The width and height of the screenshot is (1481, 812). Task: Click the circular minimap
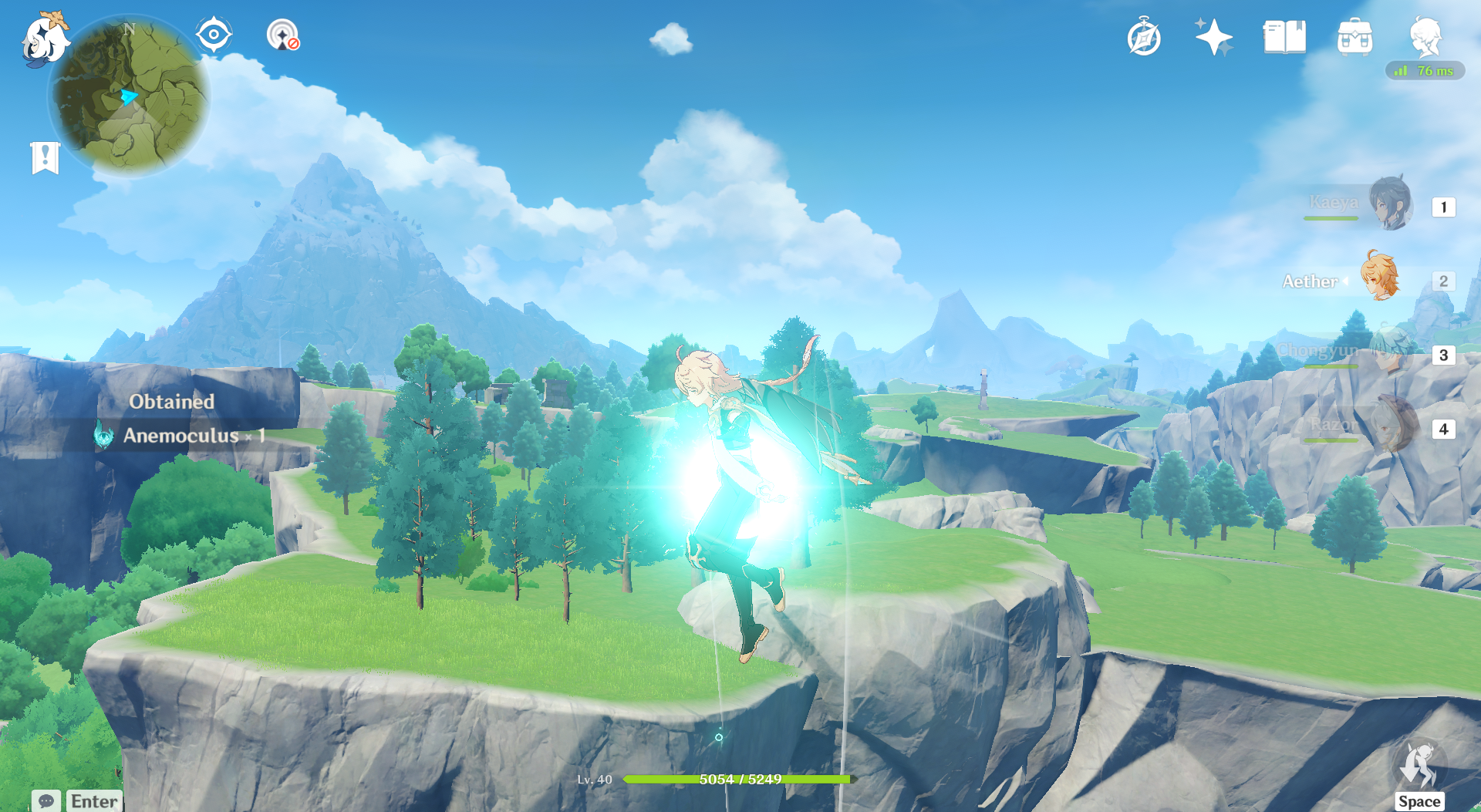[129, 96]
